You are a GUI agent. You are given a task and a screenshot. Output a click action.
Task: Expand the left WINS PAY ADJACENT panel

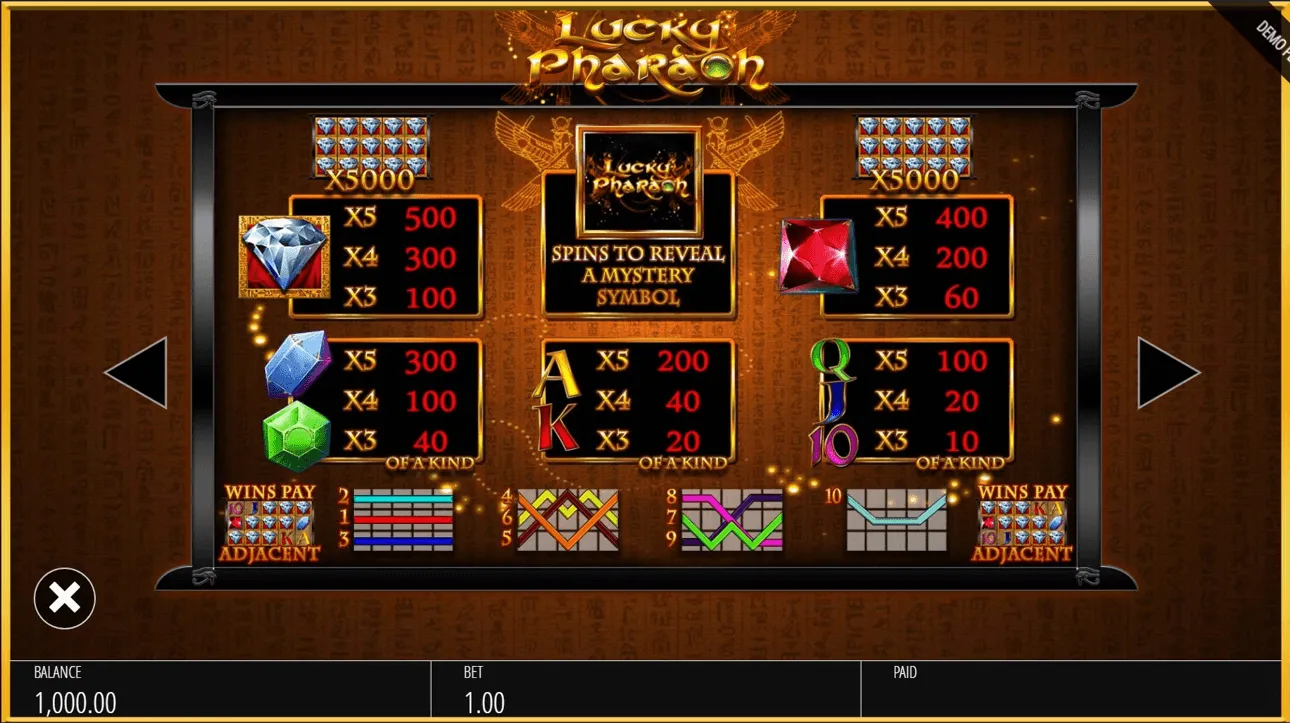pos(267,520)
